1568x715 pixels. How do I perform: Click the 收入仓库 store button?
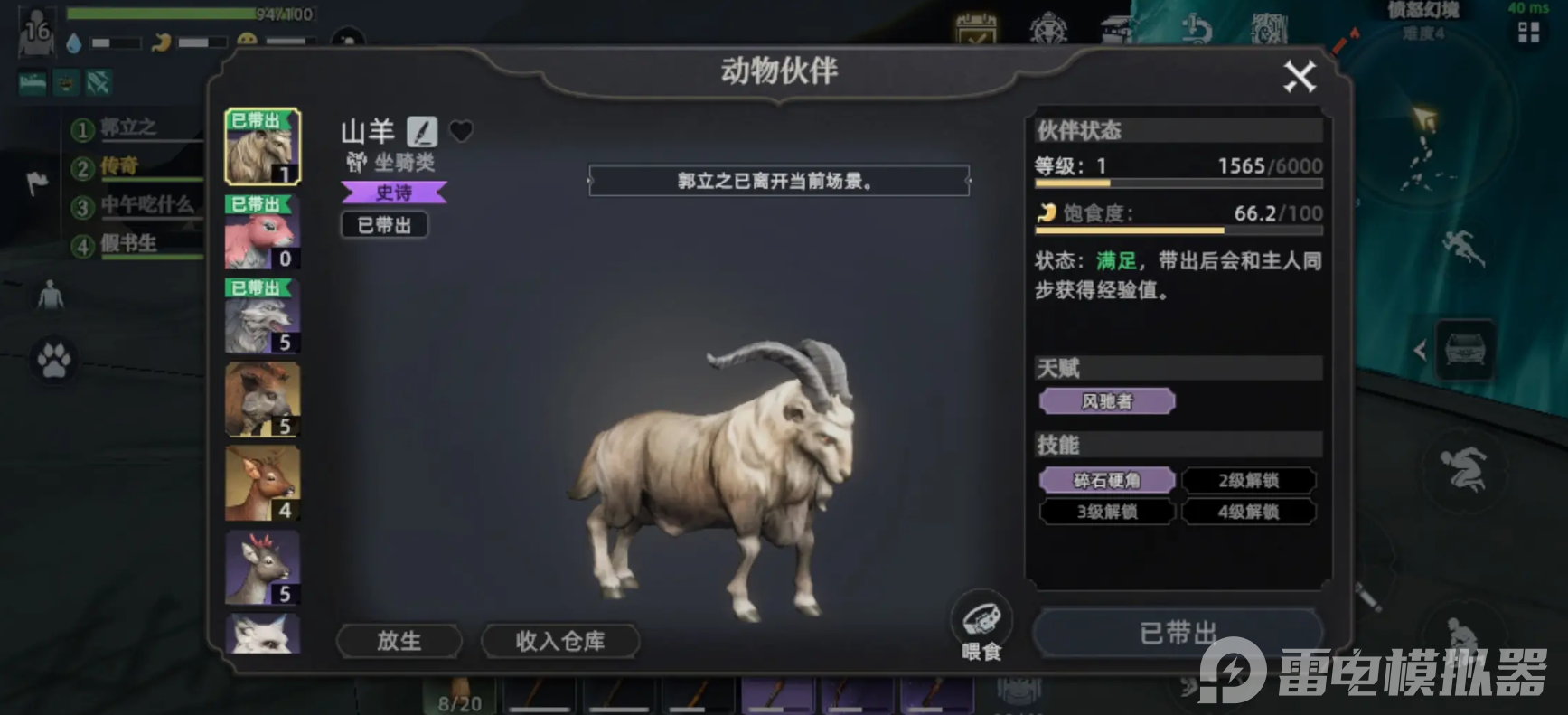click(x=560, y=640)
